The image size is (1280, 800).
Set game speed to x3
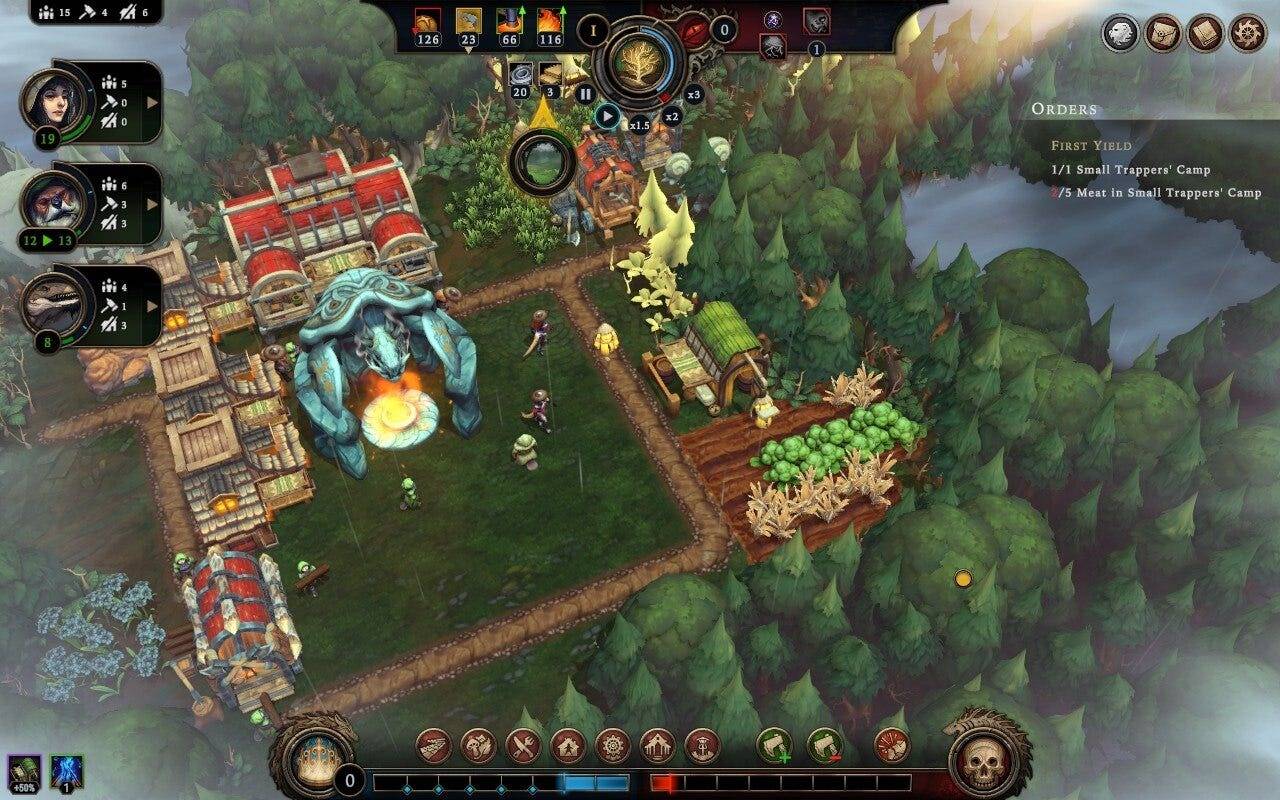click(x=694, y=94)
